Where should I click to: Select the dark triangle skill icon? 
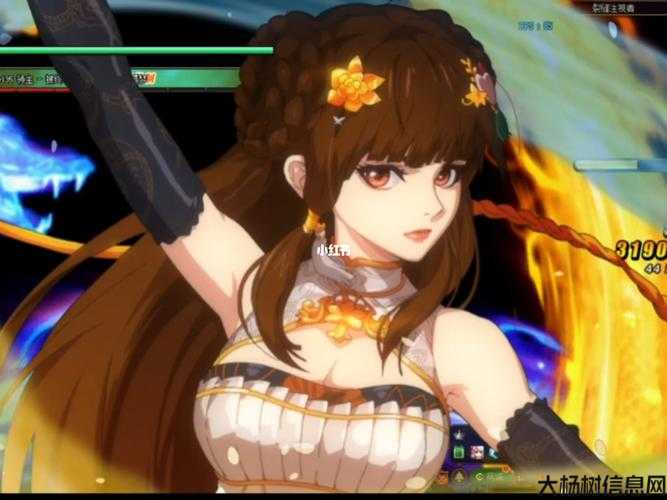click(459, 475)
